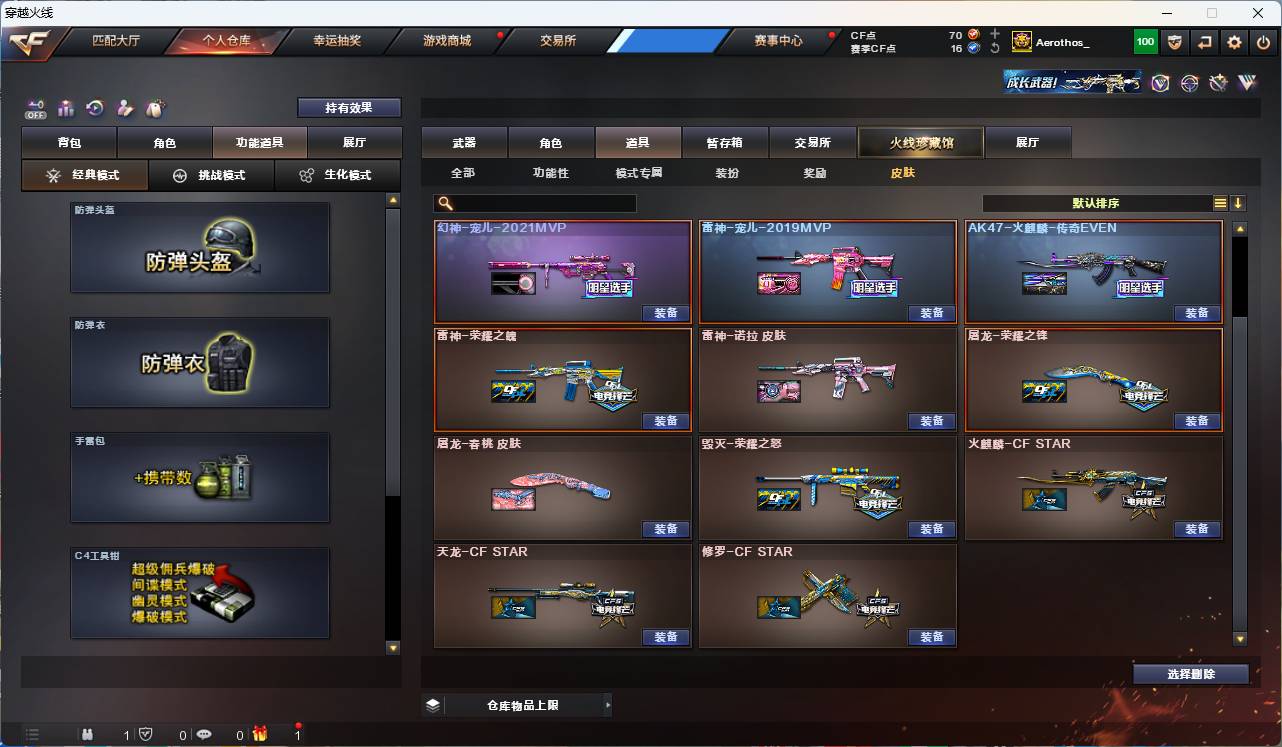Click the power/exit icon at top right
The width and height of the screenshot is (1282, 747).
[1262, 41]
